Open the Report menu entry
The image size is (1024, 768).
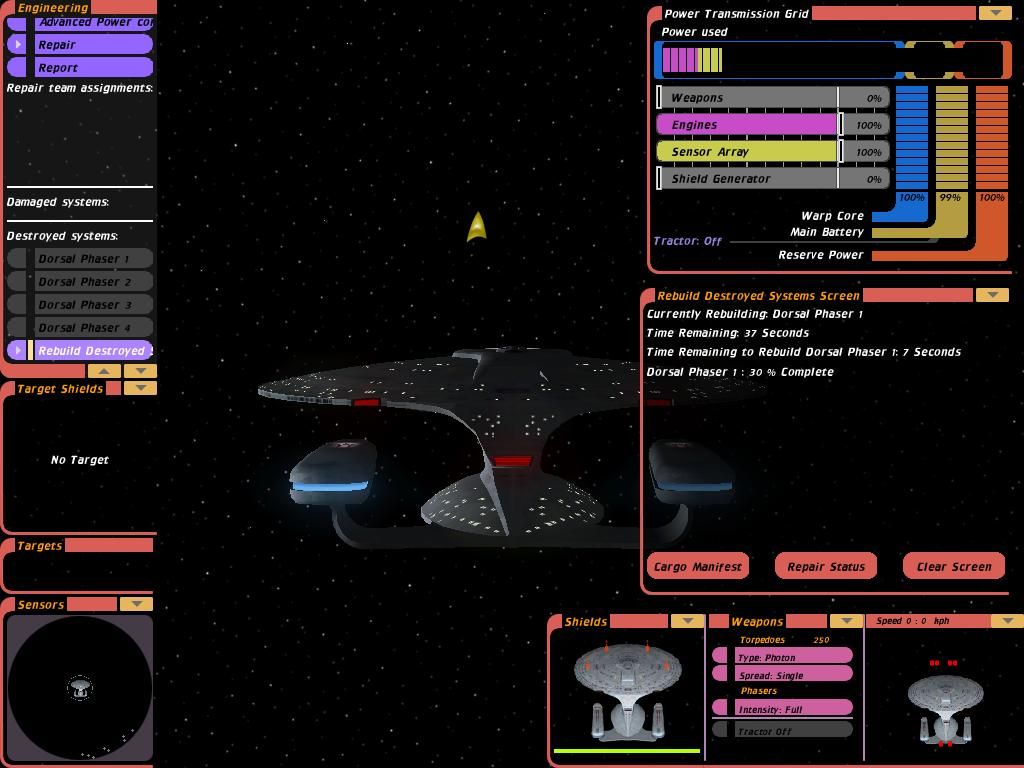(x=80, y=68)
